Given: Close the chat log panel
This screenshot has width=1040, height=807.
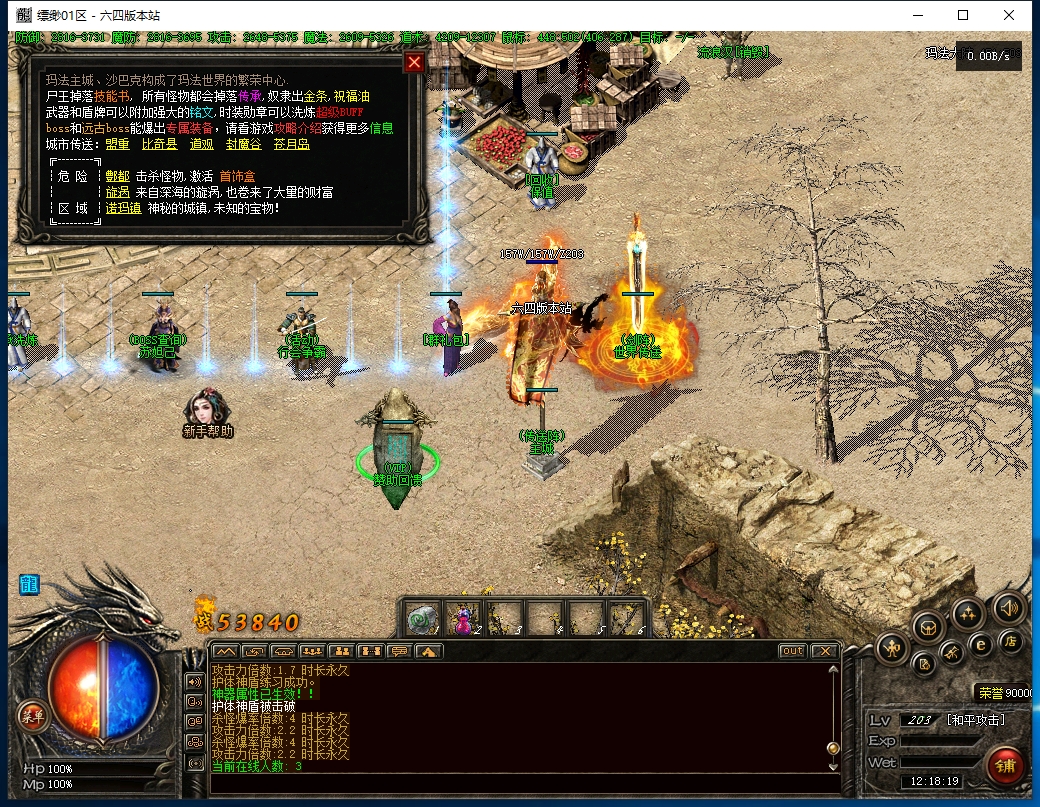Looking at the screenshot, I should coord(823,651).
